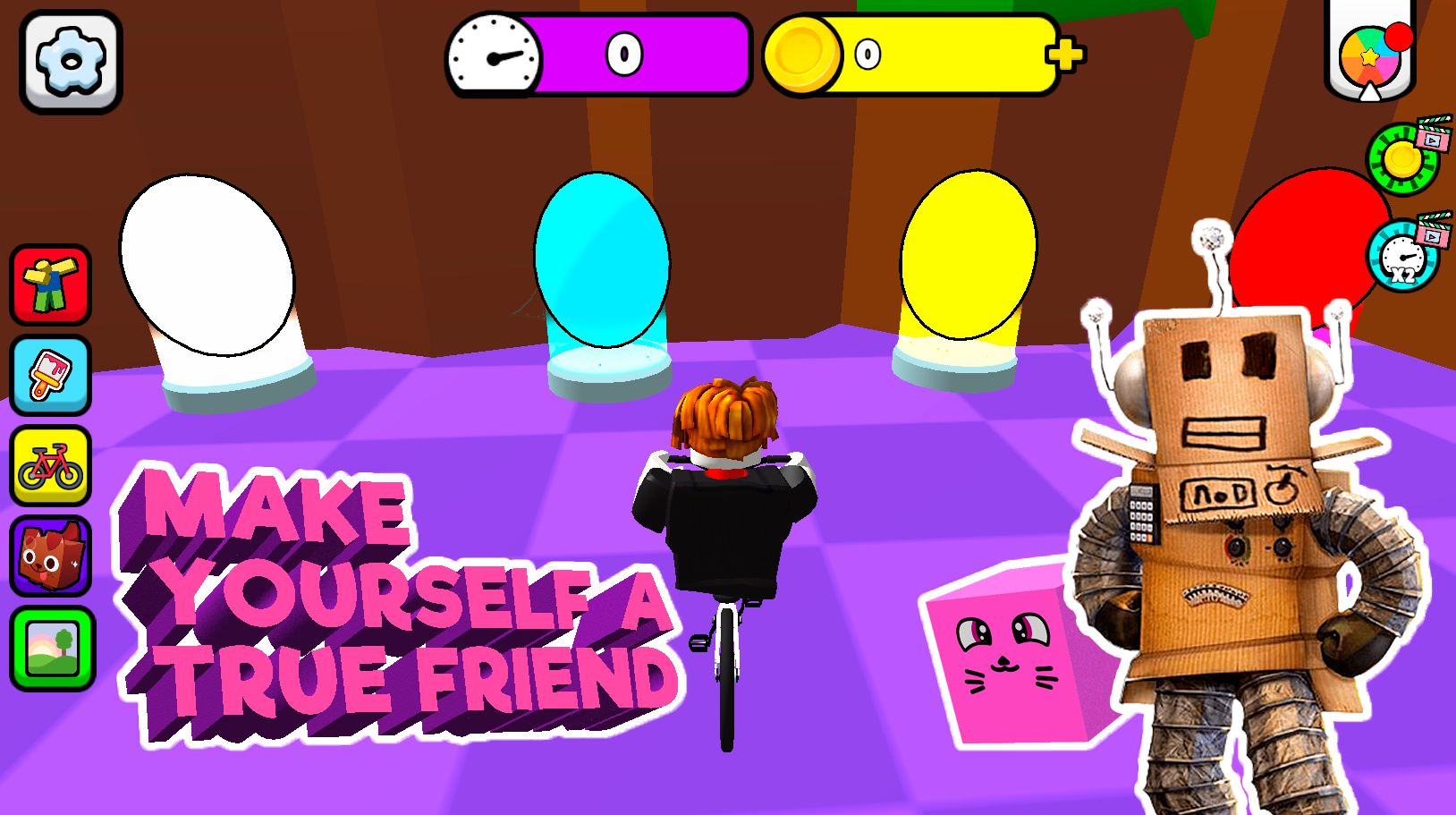The height and width of the screenshot is (815, 1456).
Task: Claim the coin boost ad reward
Action: (x=1404, y=157)
